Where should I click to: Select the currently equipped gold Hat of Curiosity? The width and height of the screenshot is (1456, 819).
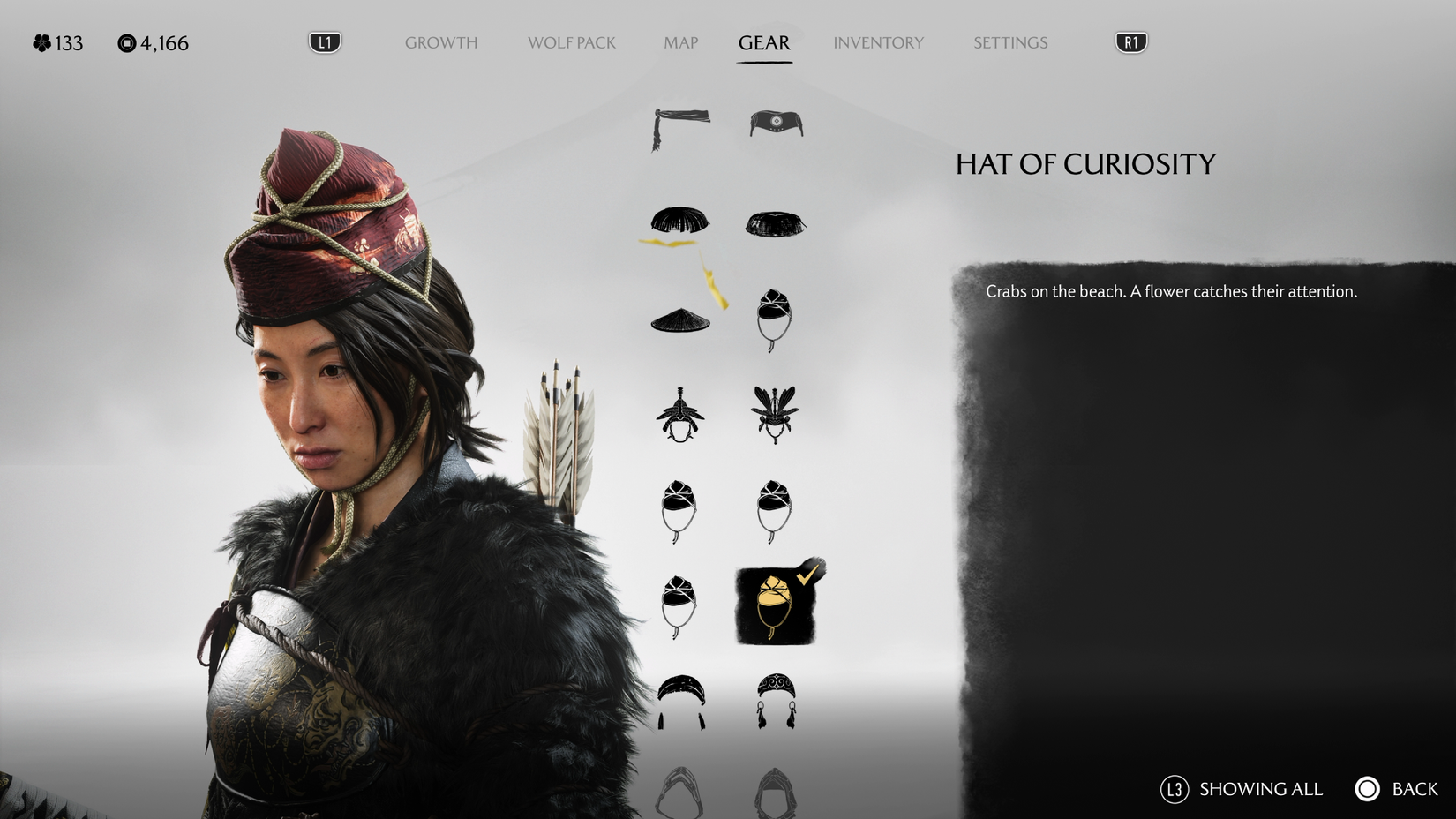tap(775, 605)
